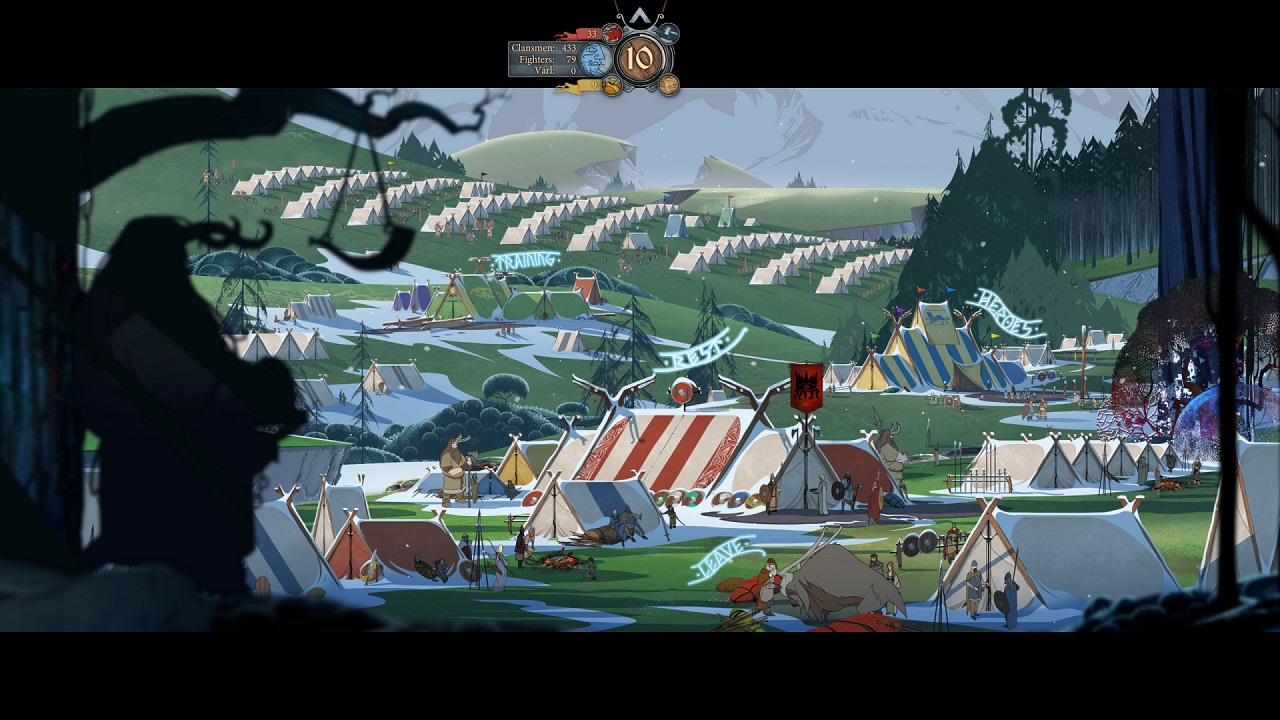Select the glowing Rest label
Screen dimensions: 1280x720
pos(699,350)
